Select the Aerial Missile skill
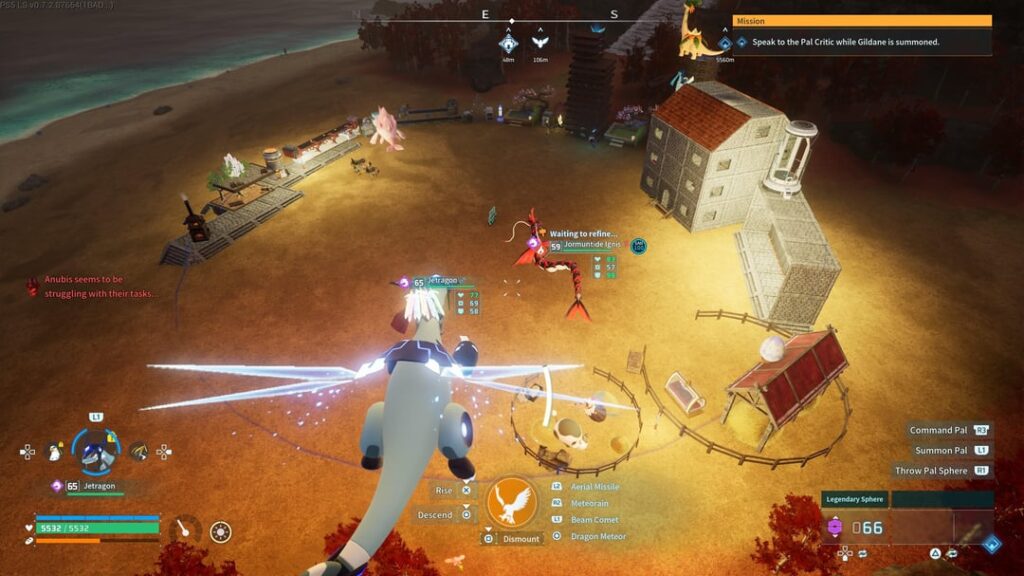This screenshot has height=576, width=1024. (594, 487)
